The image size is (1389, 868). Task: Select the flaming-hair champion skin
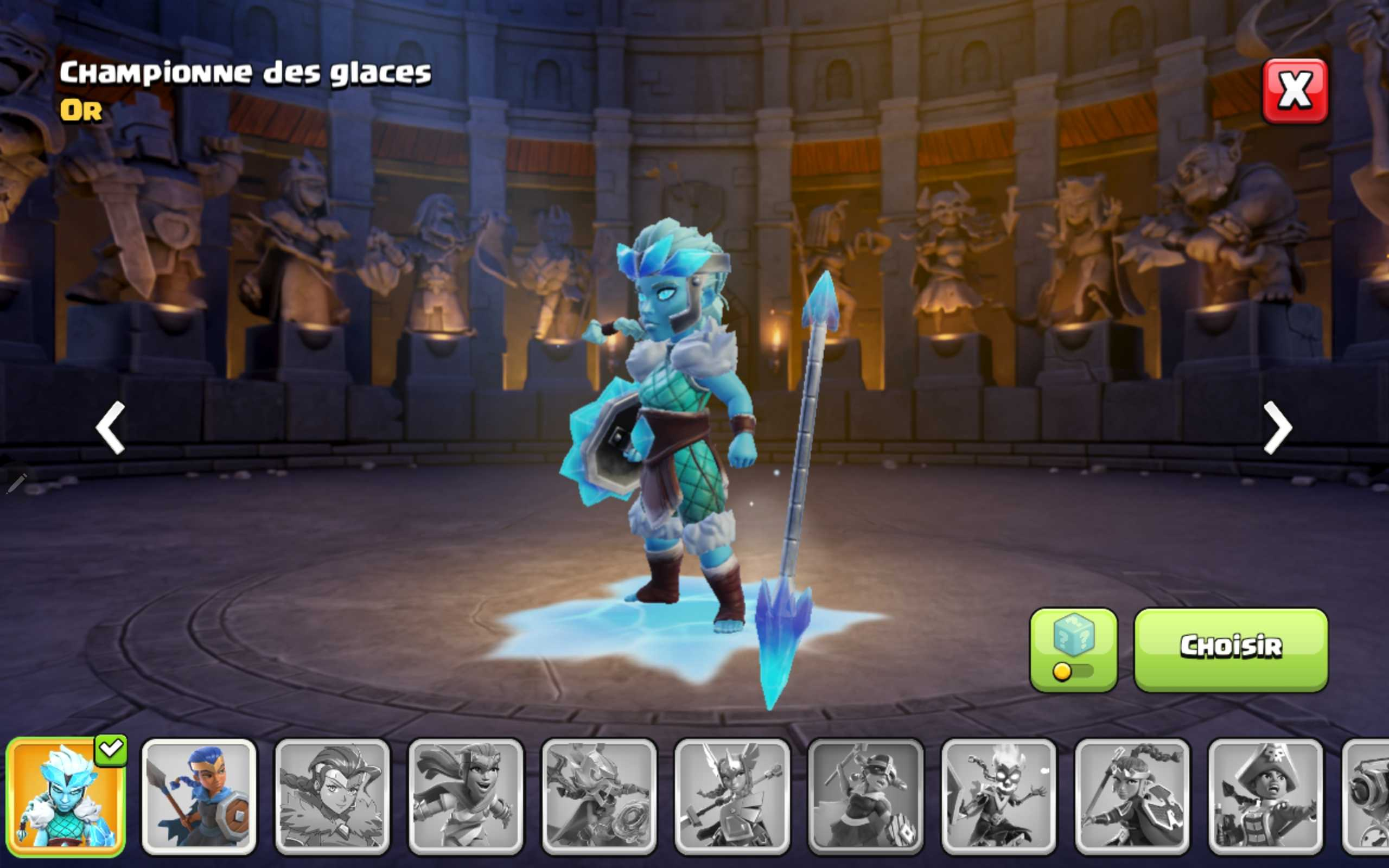pos(1000,803)
